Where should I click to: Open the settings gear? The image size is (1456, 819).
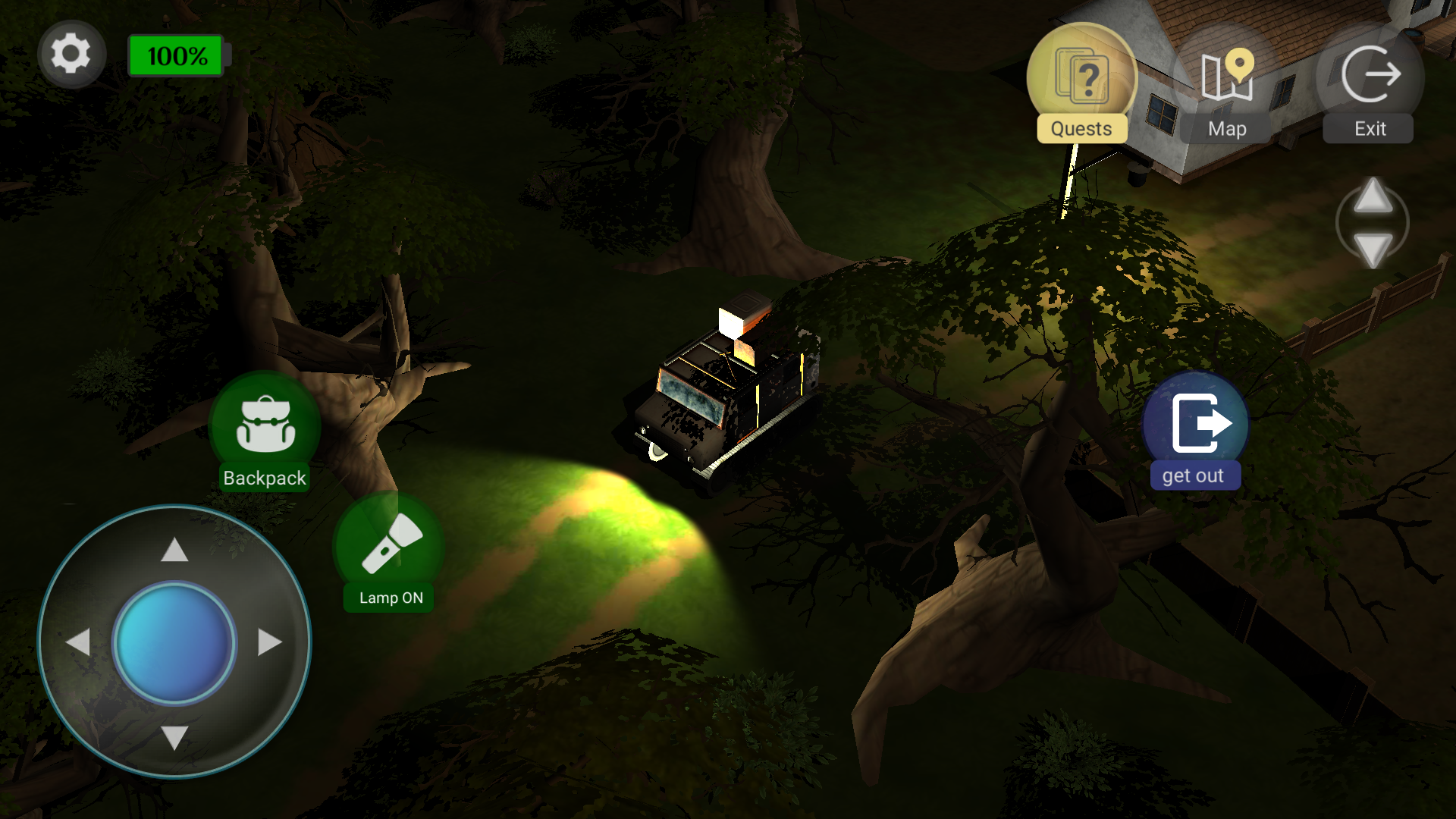(71, 53)
